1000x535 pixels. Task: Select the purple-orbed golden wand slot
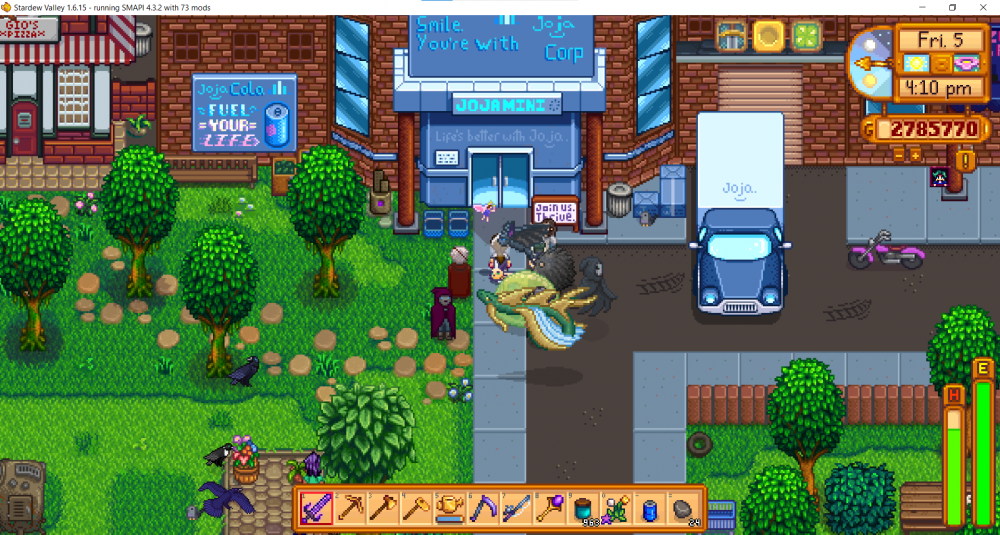(x=550, y=508)
